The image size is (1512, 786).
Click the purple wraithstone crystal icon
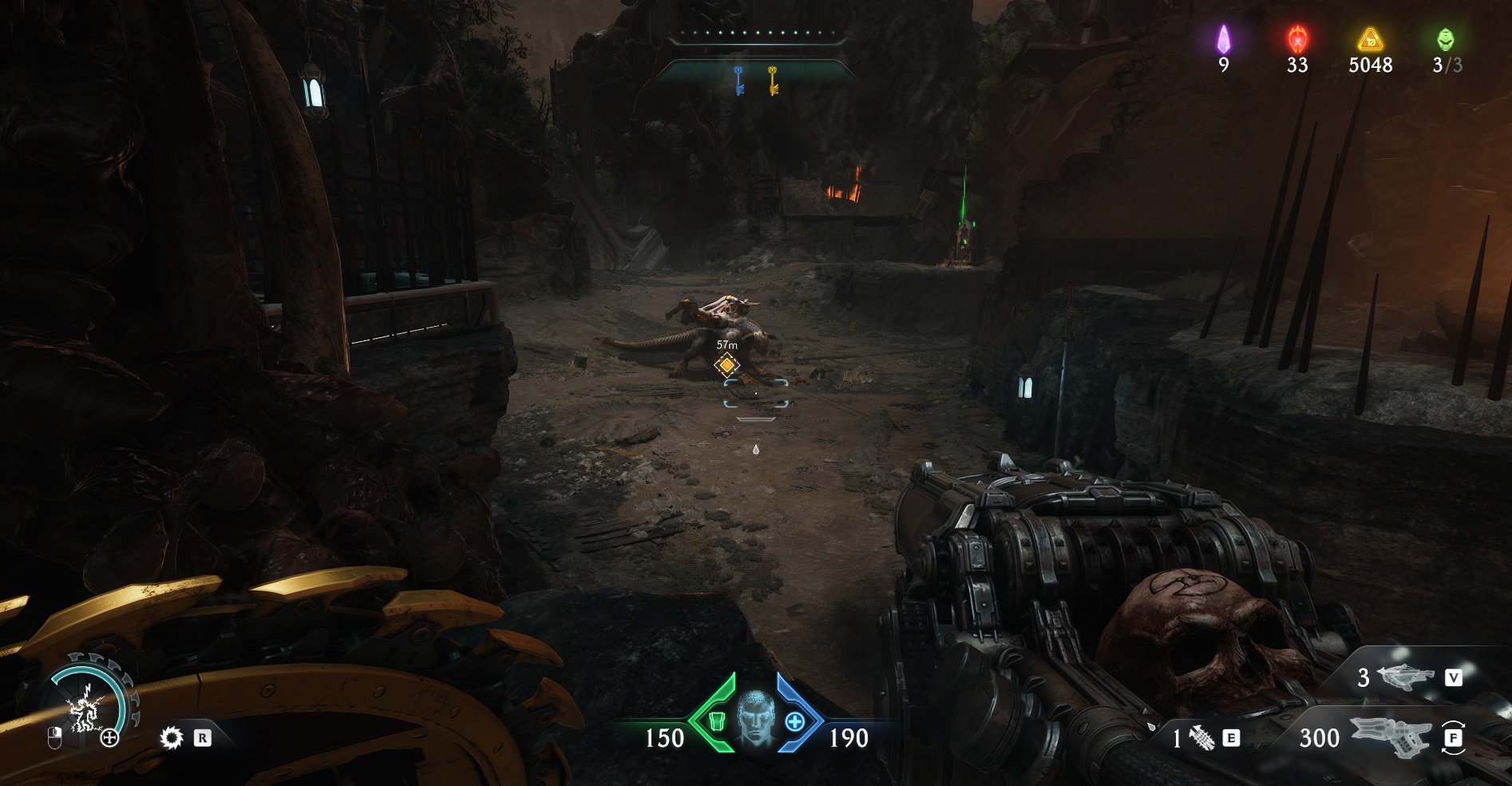point(1223,38)
